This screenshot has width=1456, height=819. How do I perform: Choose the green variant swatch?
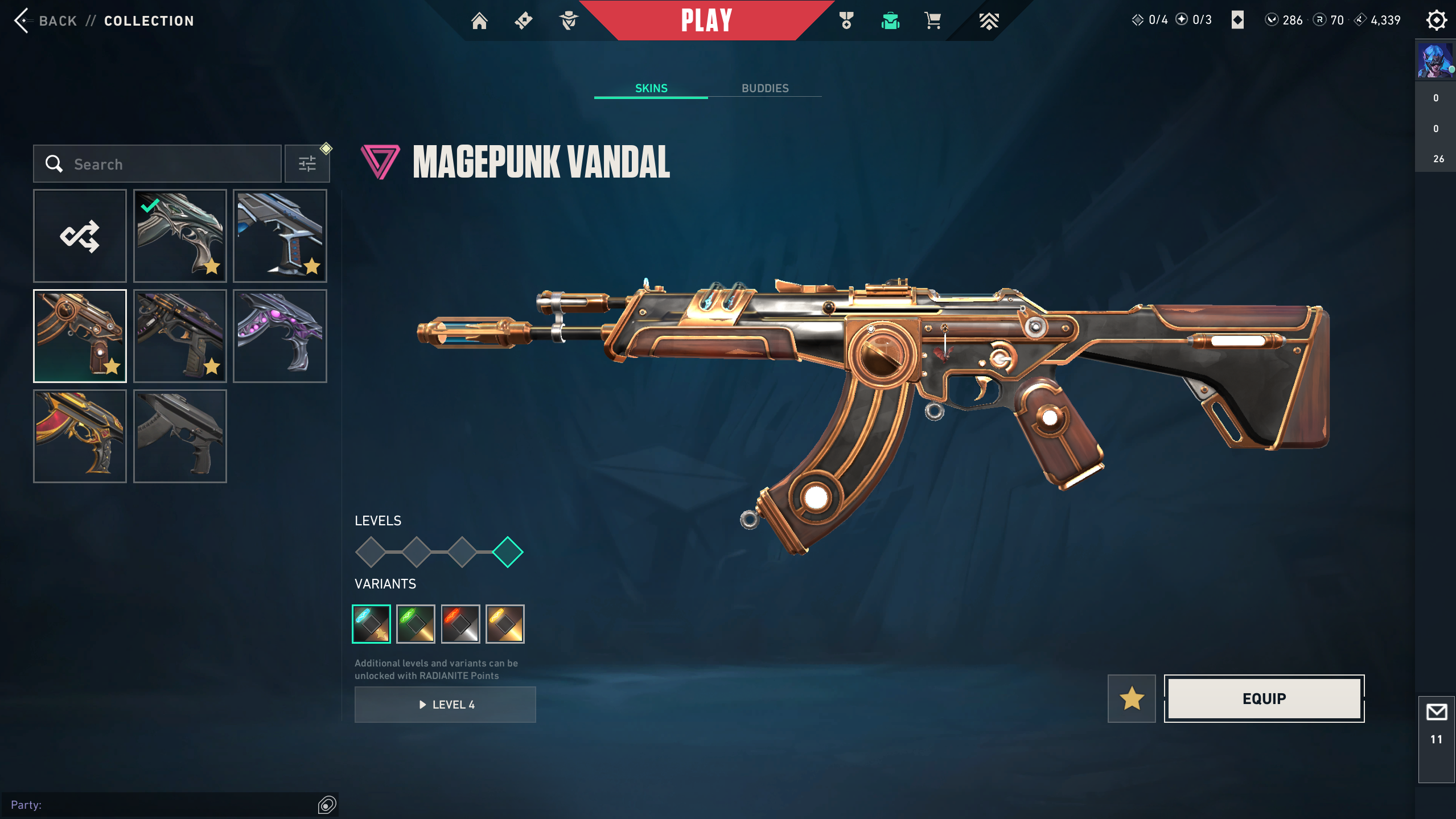[x=416, y=624]
